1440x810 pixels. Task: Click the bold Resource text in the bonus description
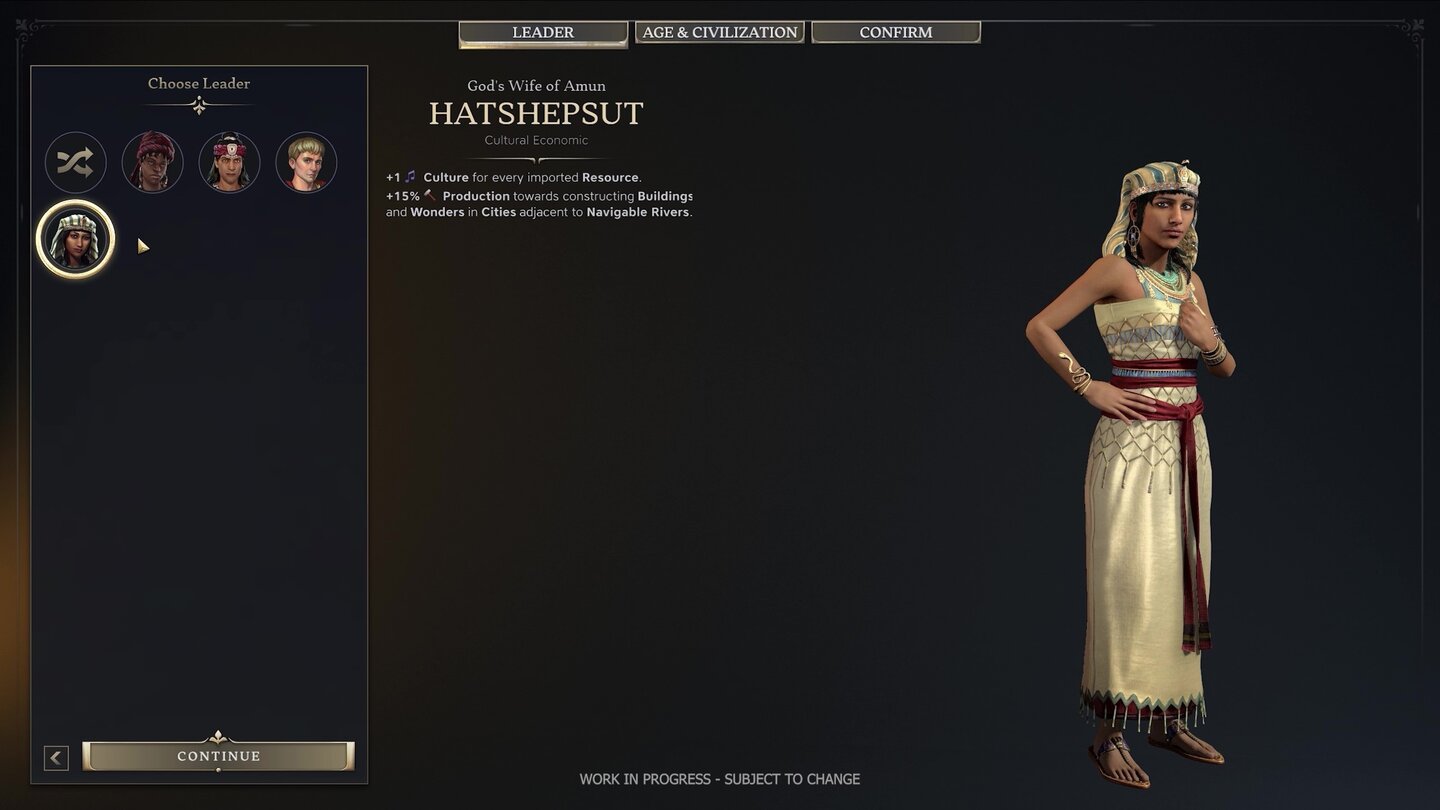click(x=611, y=177)
